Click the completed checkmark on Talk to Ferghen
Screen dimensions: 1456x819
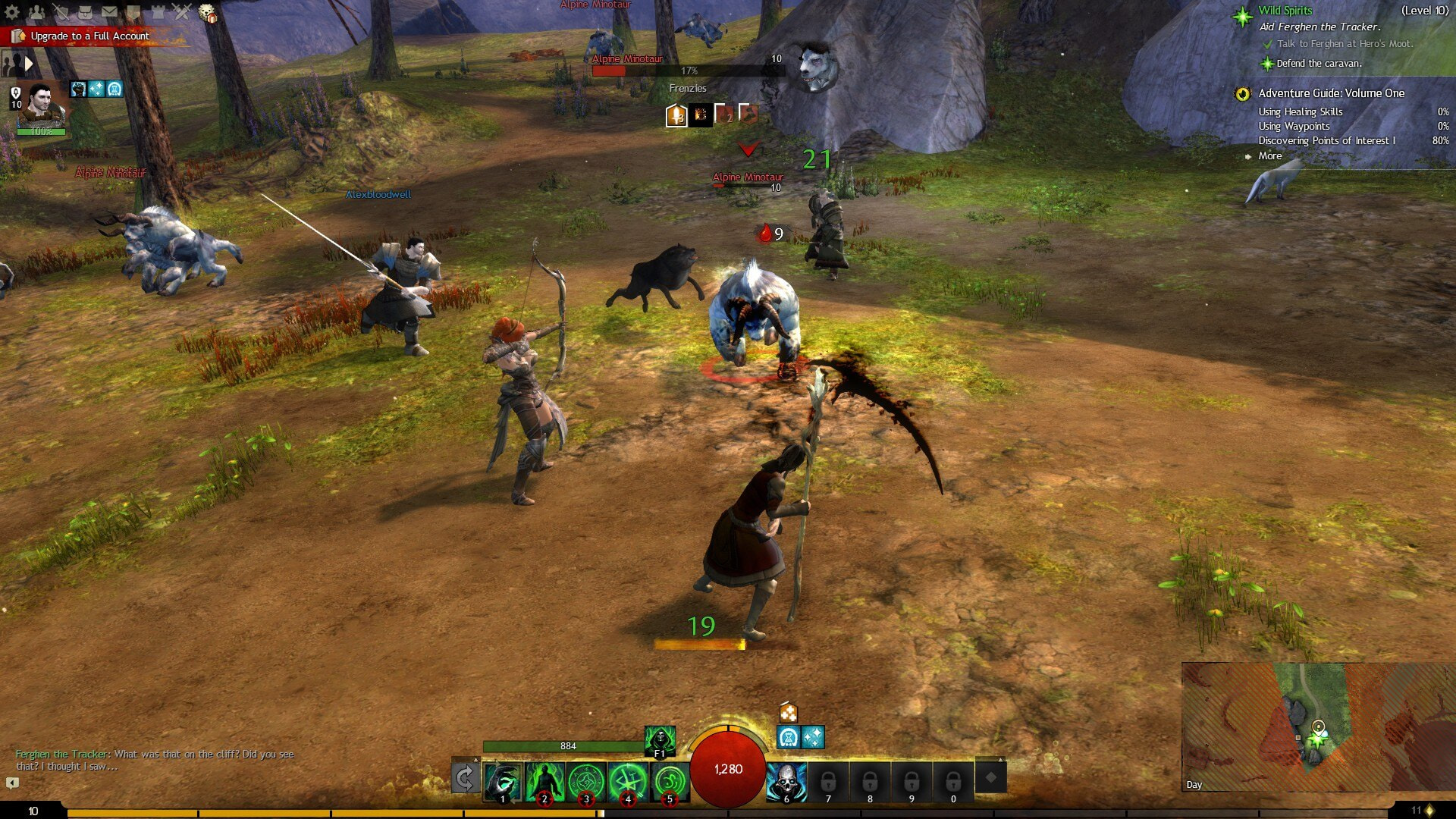(x=1266, y=45)
